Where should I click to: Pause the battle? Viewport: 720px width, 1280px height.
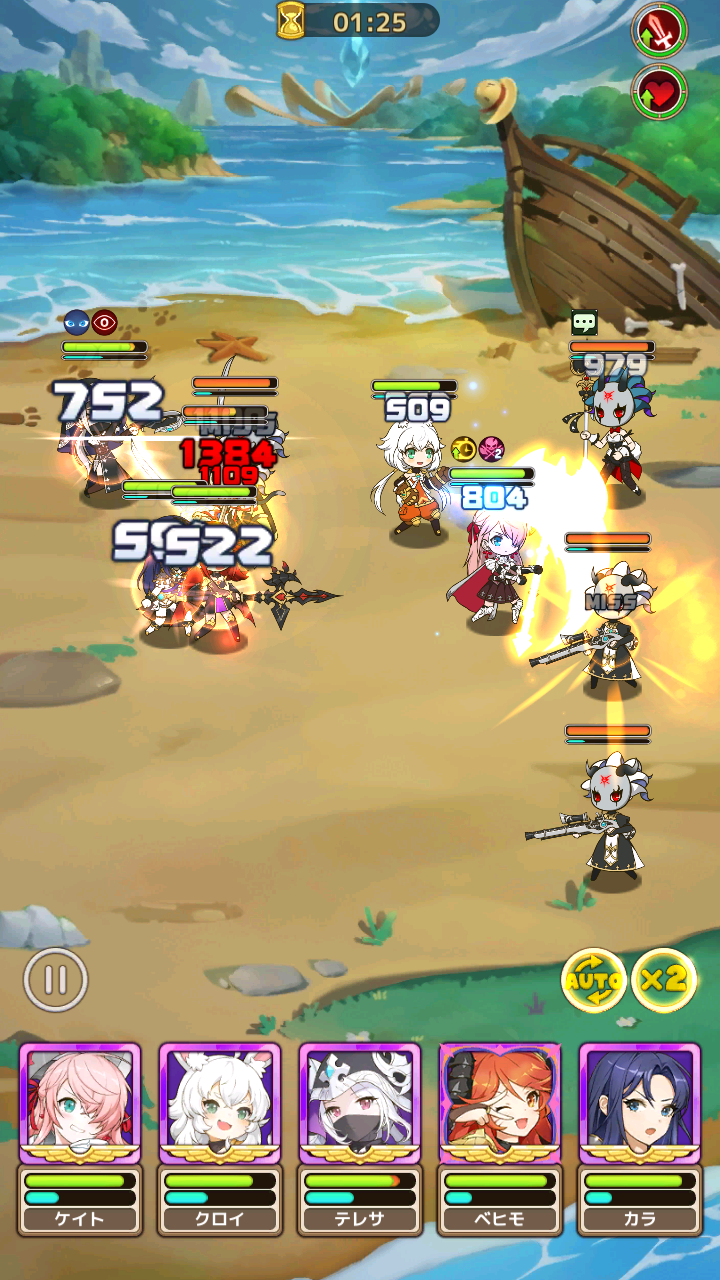pyautogui.click(x=56, y=980)
